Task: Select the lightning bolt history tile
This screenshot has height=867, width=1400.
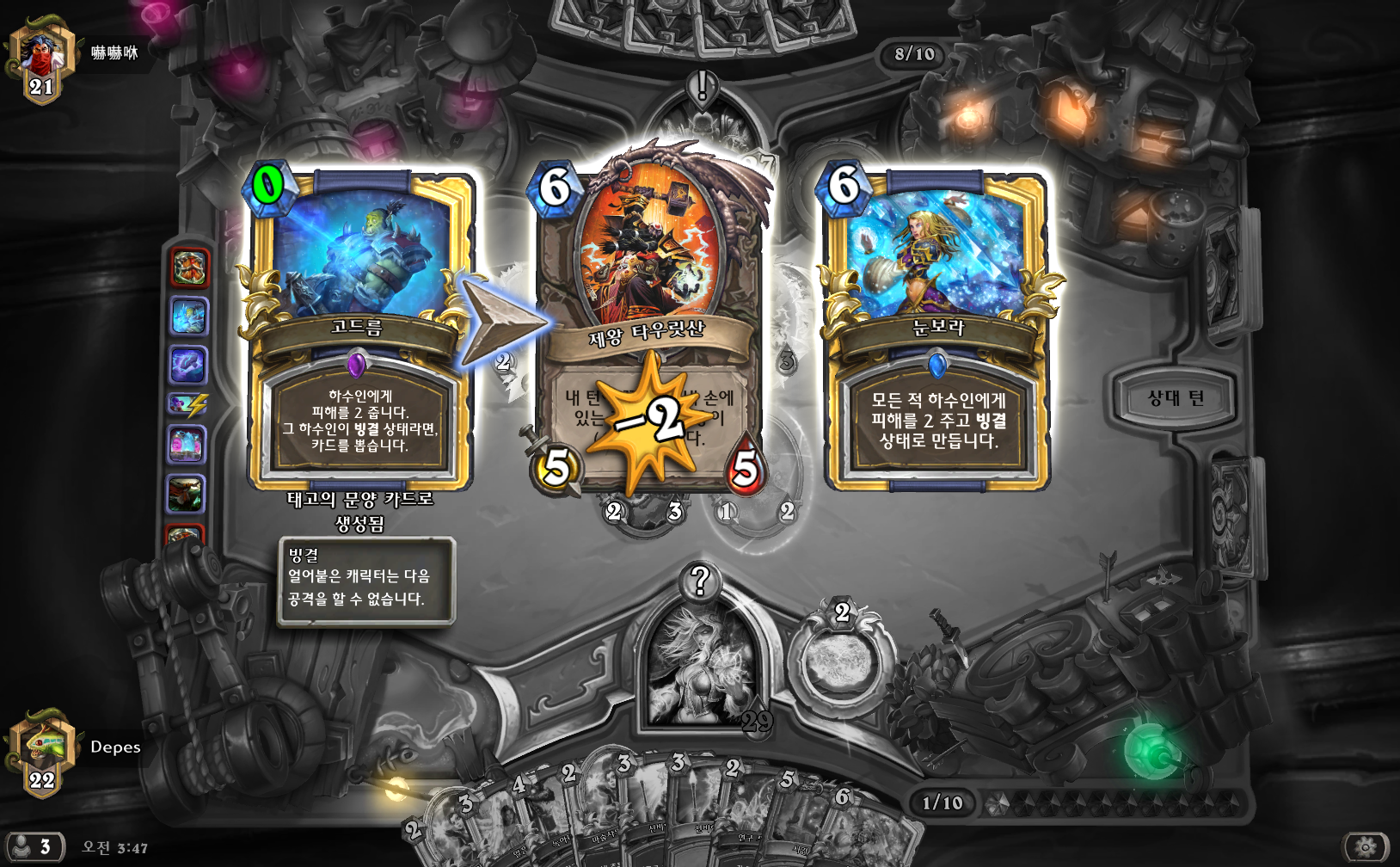Action: coord(187,404)
